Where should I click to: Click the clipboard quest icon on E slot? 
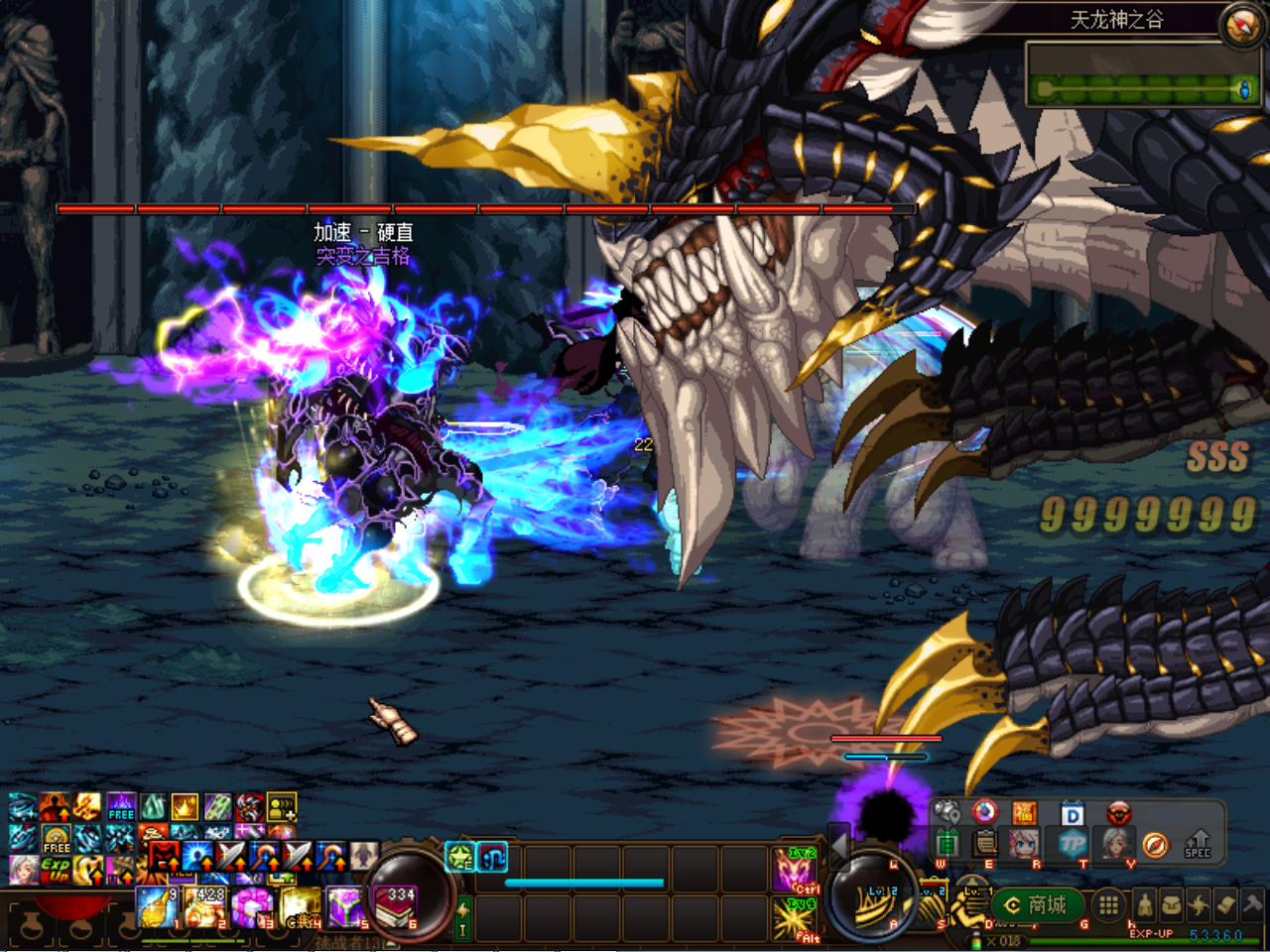(984, 844)
